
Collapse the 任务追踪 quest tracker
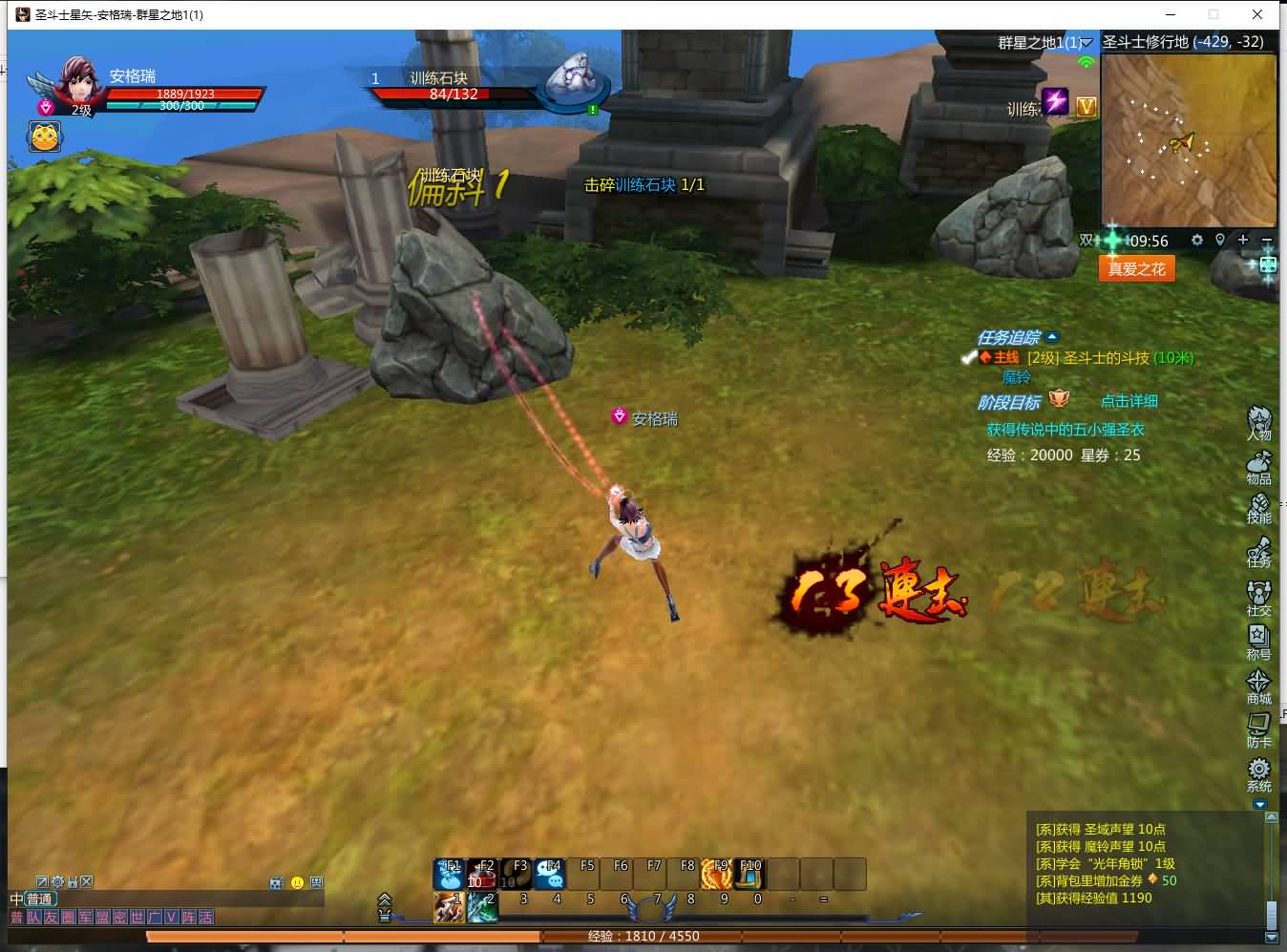tap(1052, 337)
